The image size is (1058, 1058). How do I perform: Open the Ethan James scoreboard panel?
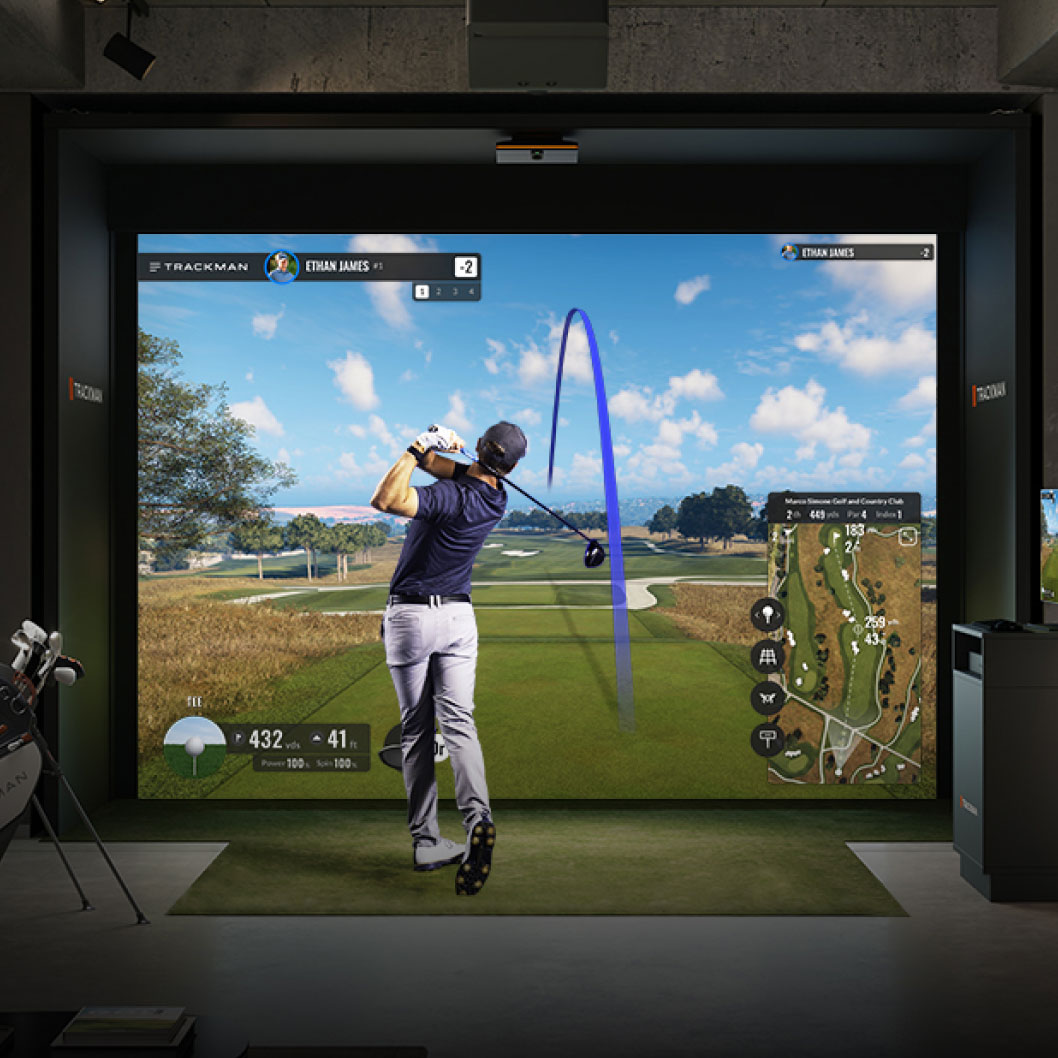(x=857, y=252)
